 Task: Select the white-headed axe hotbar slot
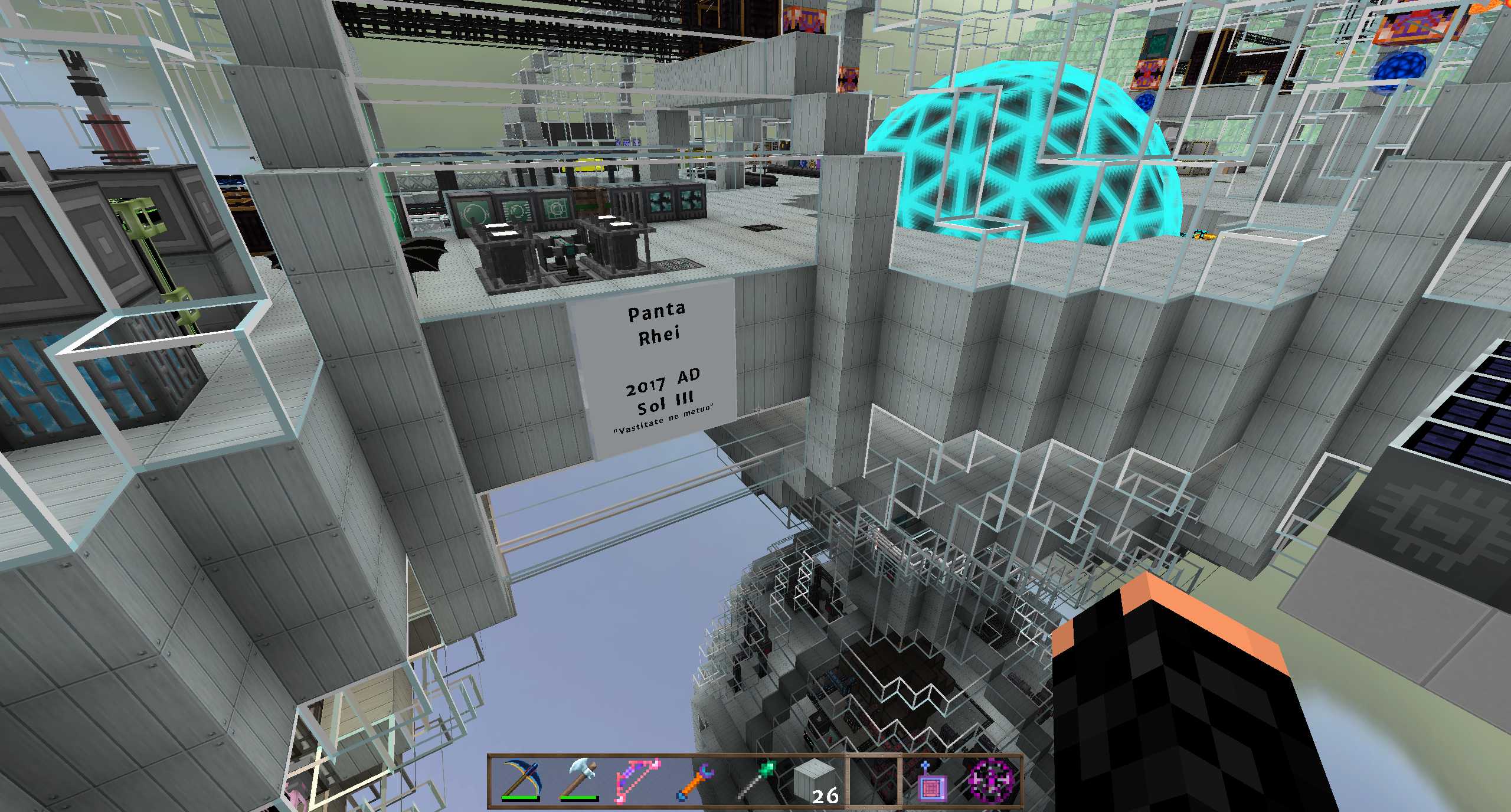(x=579, y=780)
